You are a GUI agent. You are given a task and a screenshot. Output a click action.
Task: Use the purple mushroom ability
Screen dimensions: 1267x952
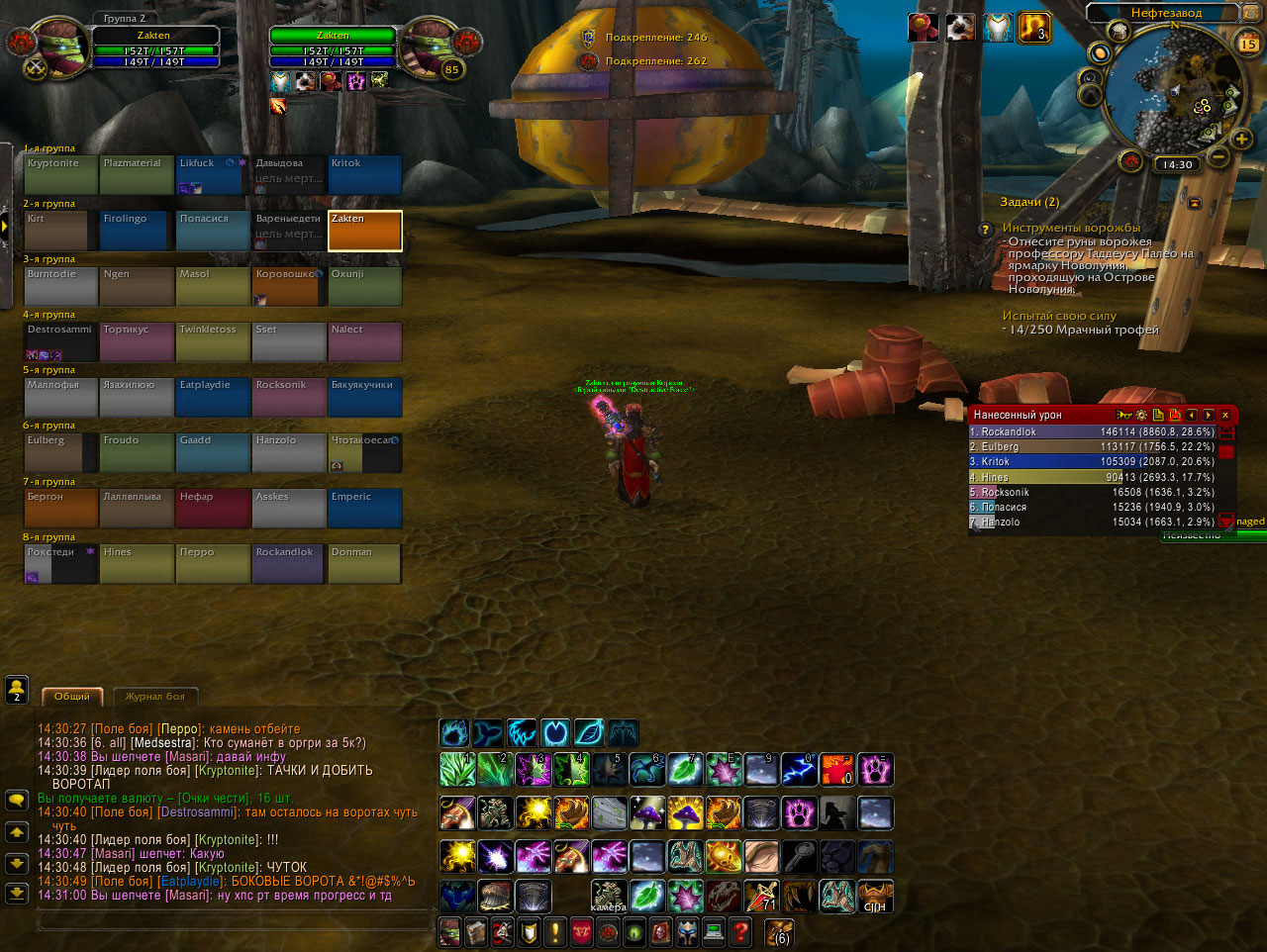click(646, 813)
